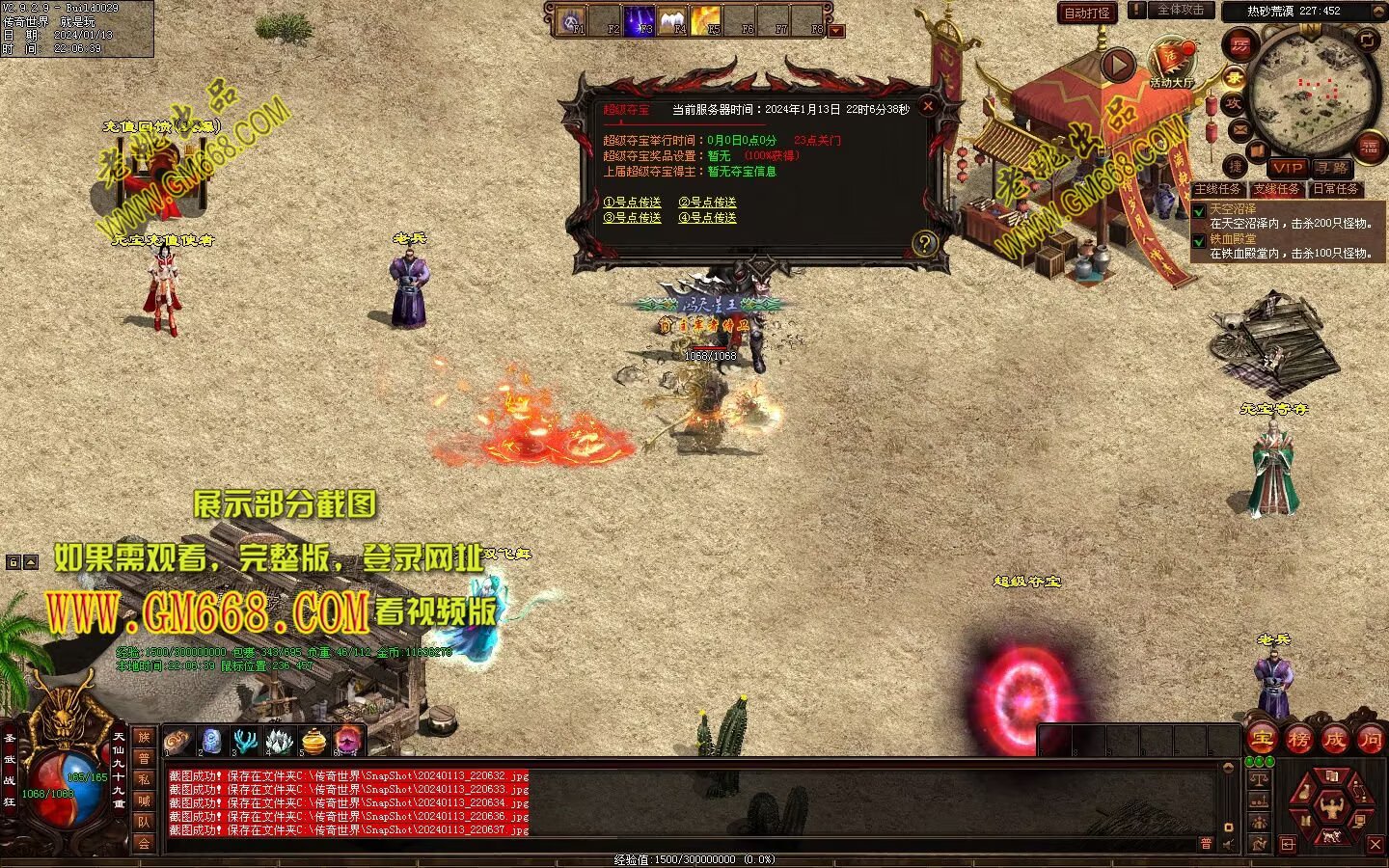Switch to the 主线任务 tab

(1218, 189)
